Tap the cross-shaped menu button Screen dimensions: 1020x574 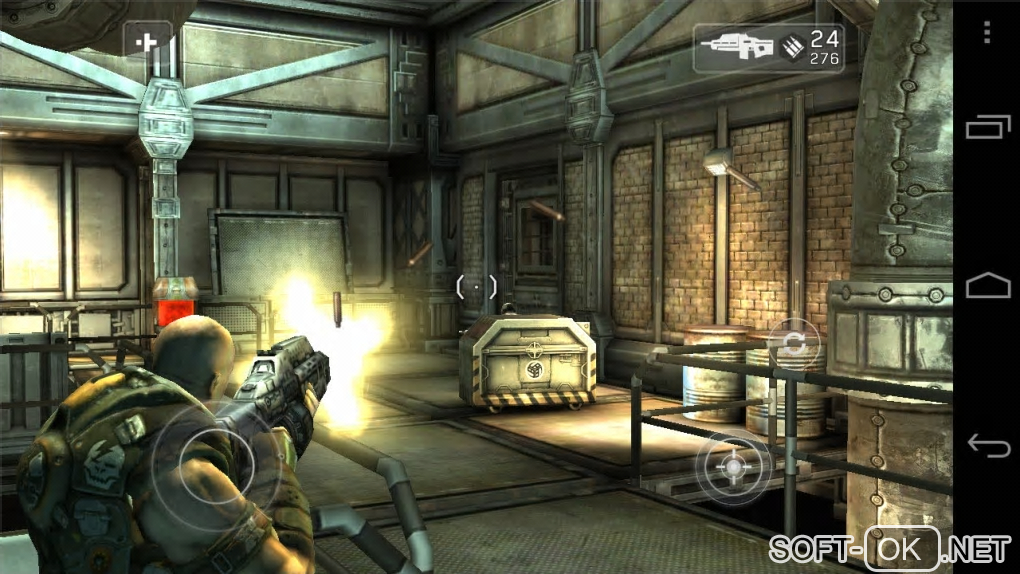click(x=149, y=44)
